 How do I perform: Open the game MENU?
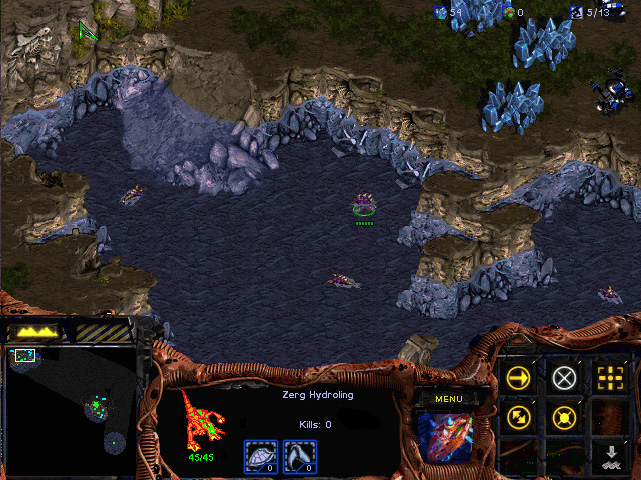tap(447, 398)
